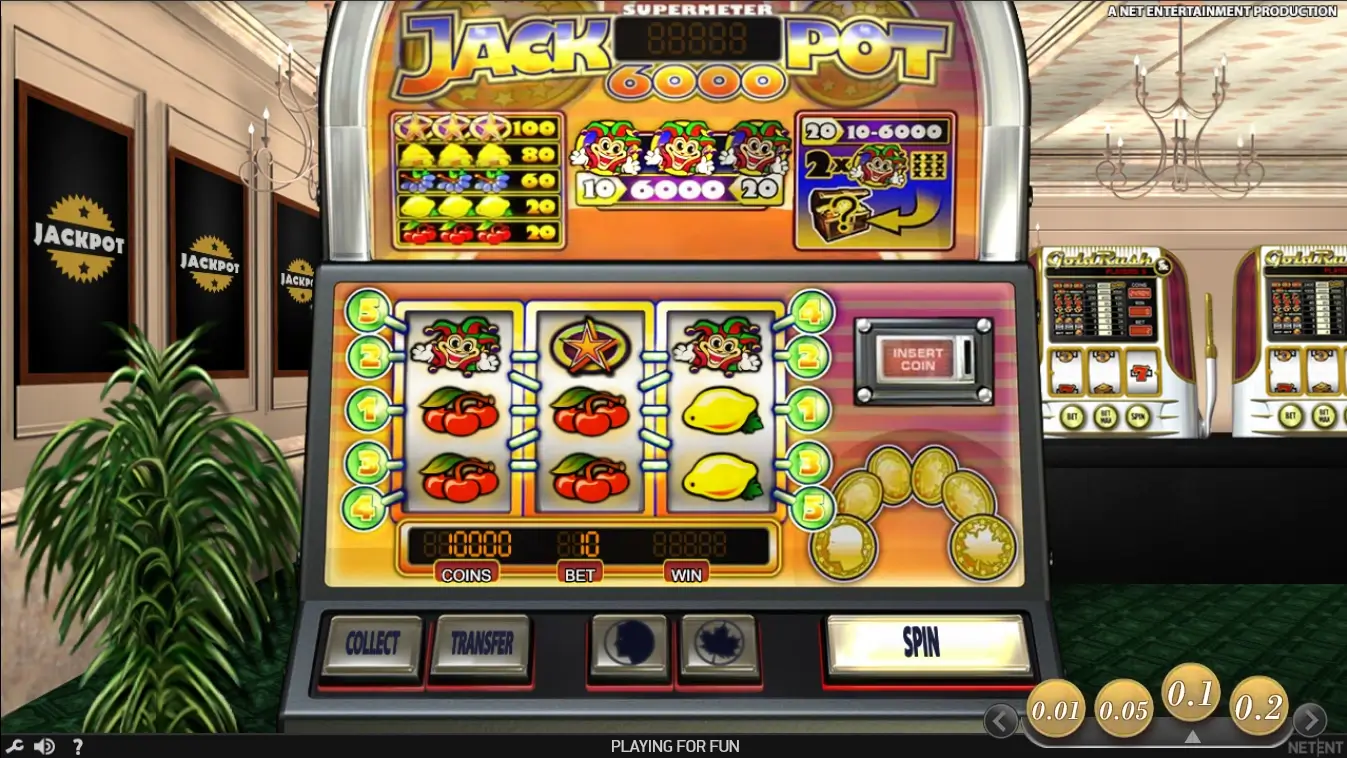Select the 0.2 coin value

click(1258, 708)
